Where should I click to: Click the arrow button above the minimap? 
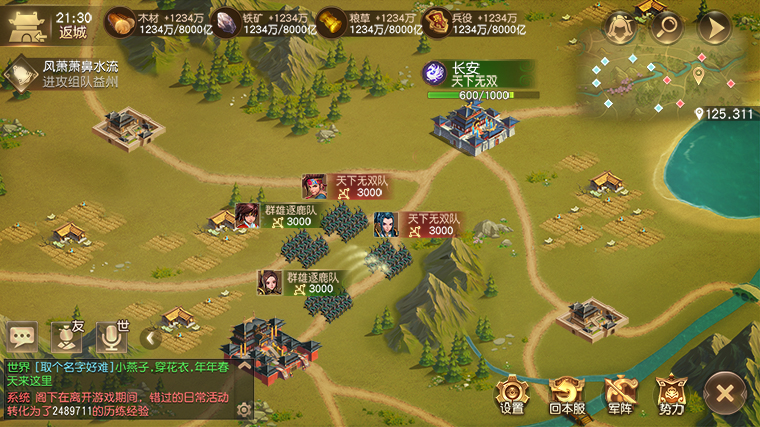pos(713,27)
